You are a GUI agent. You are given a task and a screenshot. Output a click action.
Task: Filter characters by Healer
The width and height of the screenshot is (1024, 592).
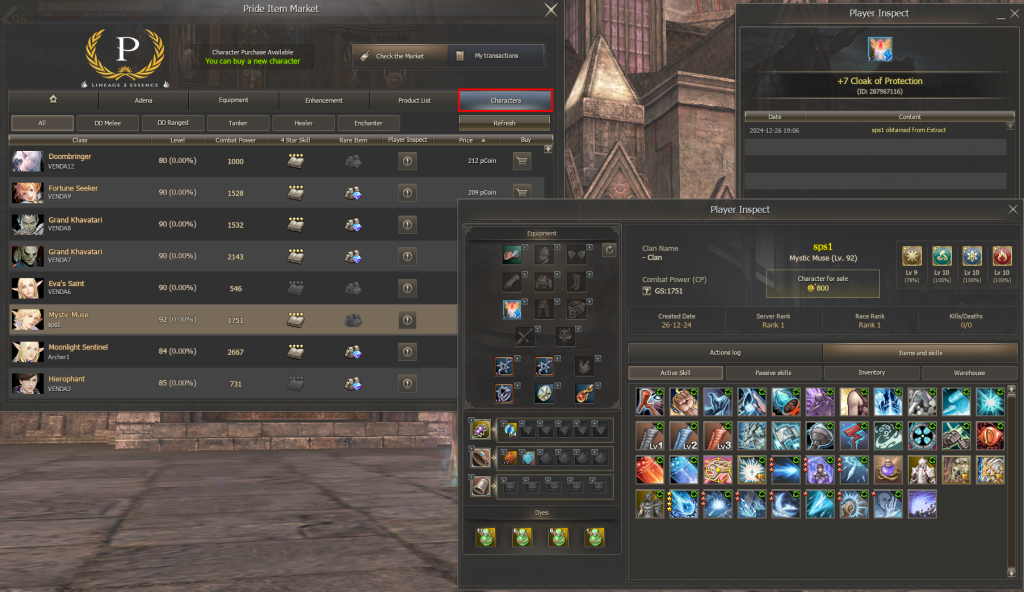click(x=302, y=123)
